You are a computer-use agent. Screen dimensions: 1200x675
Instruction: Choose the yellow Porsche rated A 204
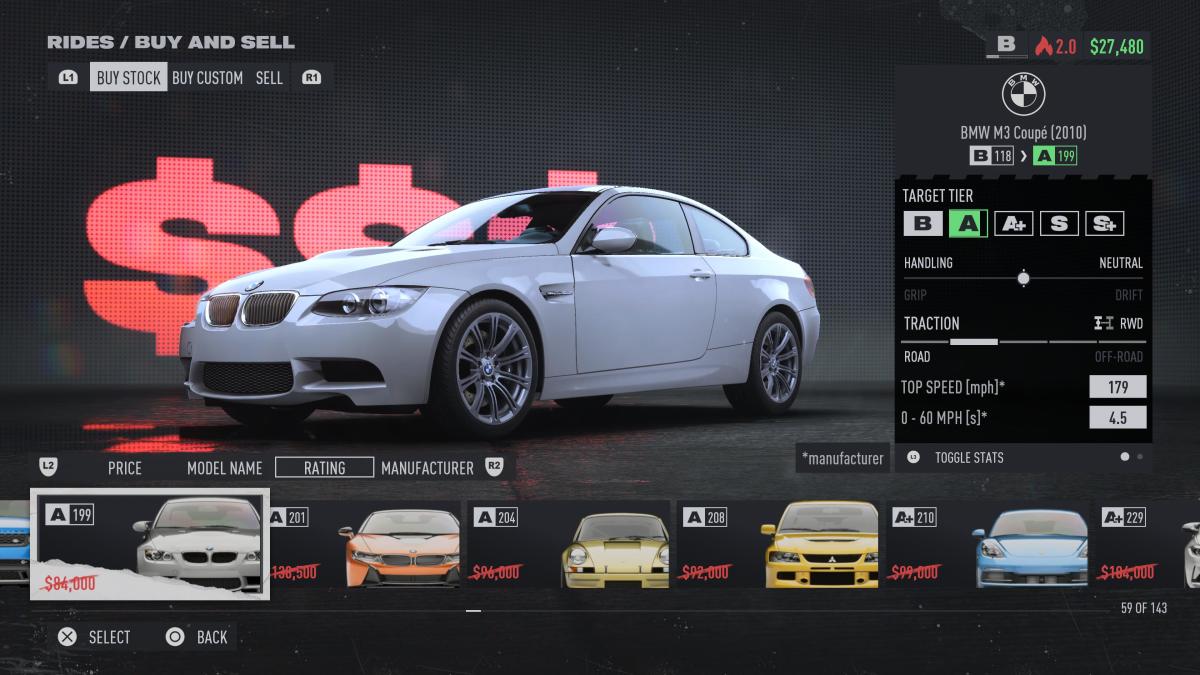click(572, 547)
